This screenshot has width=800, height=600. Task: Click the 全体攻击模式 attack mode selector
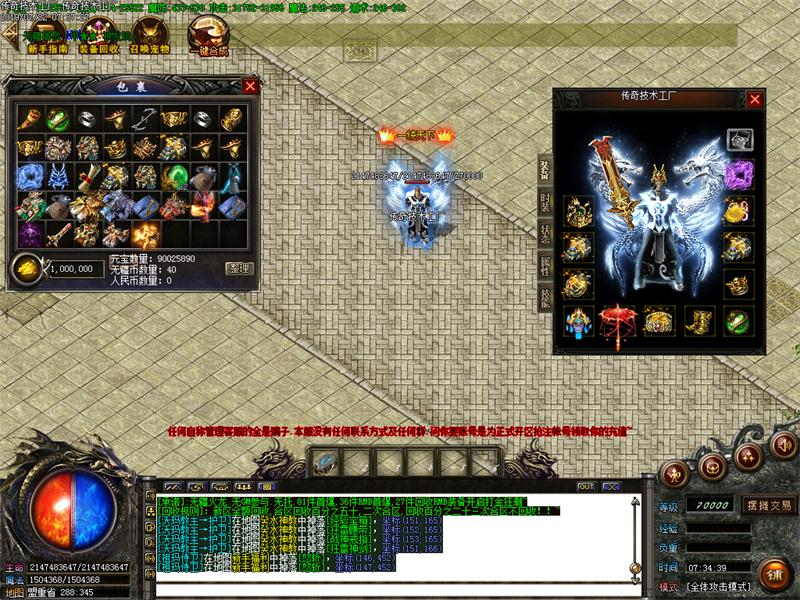(719, 586)
